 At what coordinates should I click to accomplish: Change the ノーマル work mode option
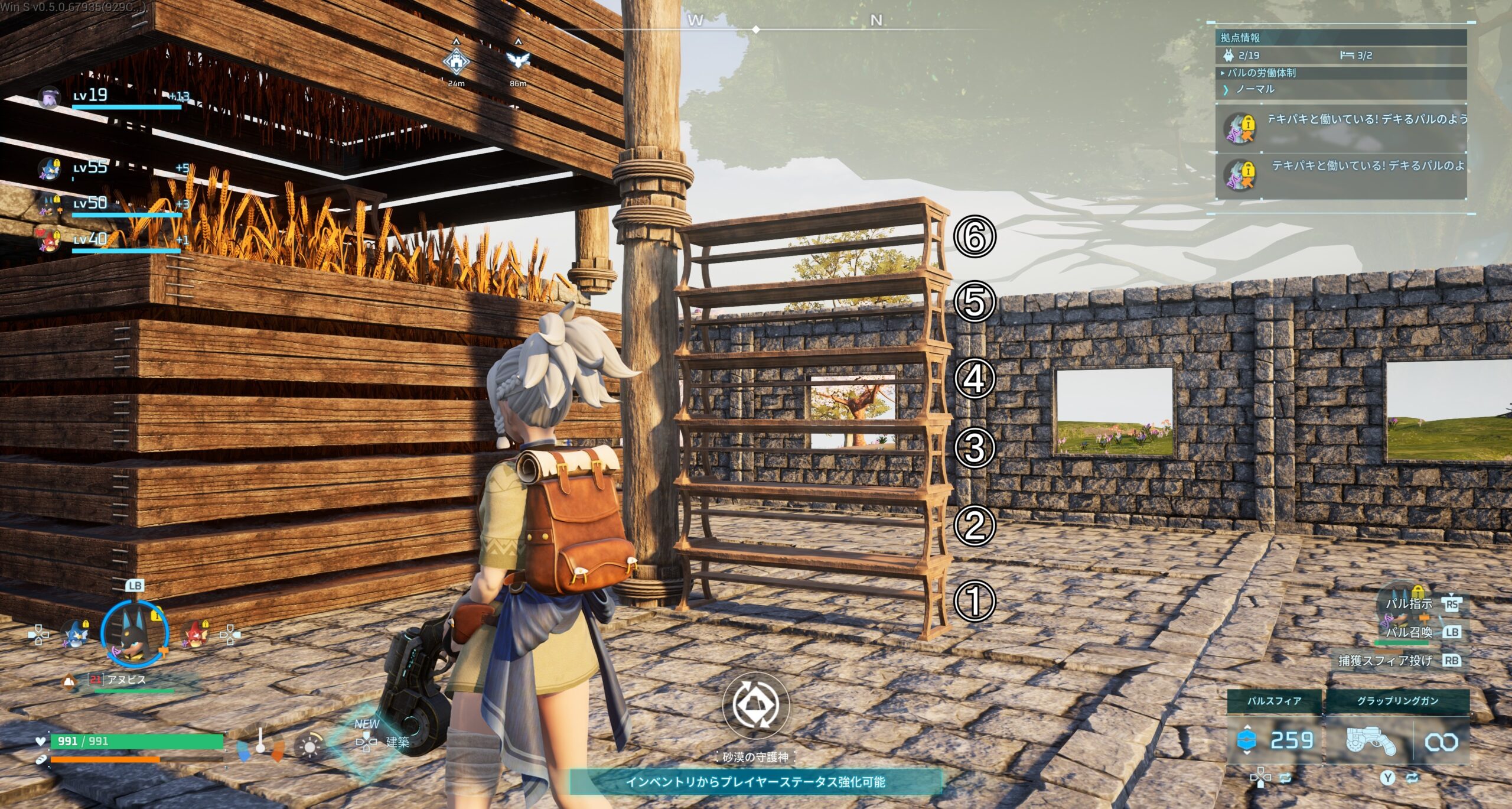click(1254, 89)
